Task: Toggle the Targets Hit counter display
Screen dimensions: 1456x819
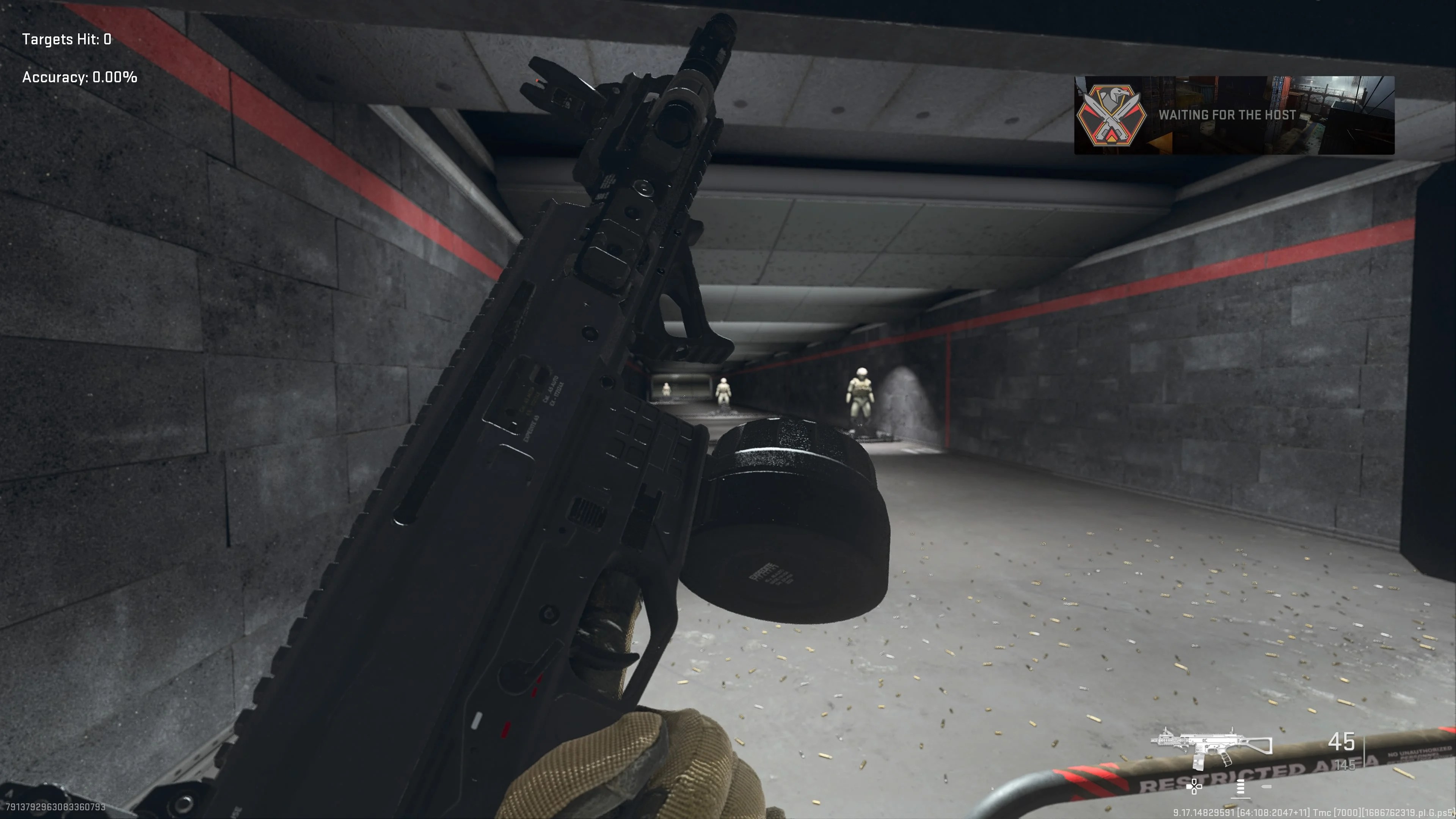Action: pos(66,39)
